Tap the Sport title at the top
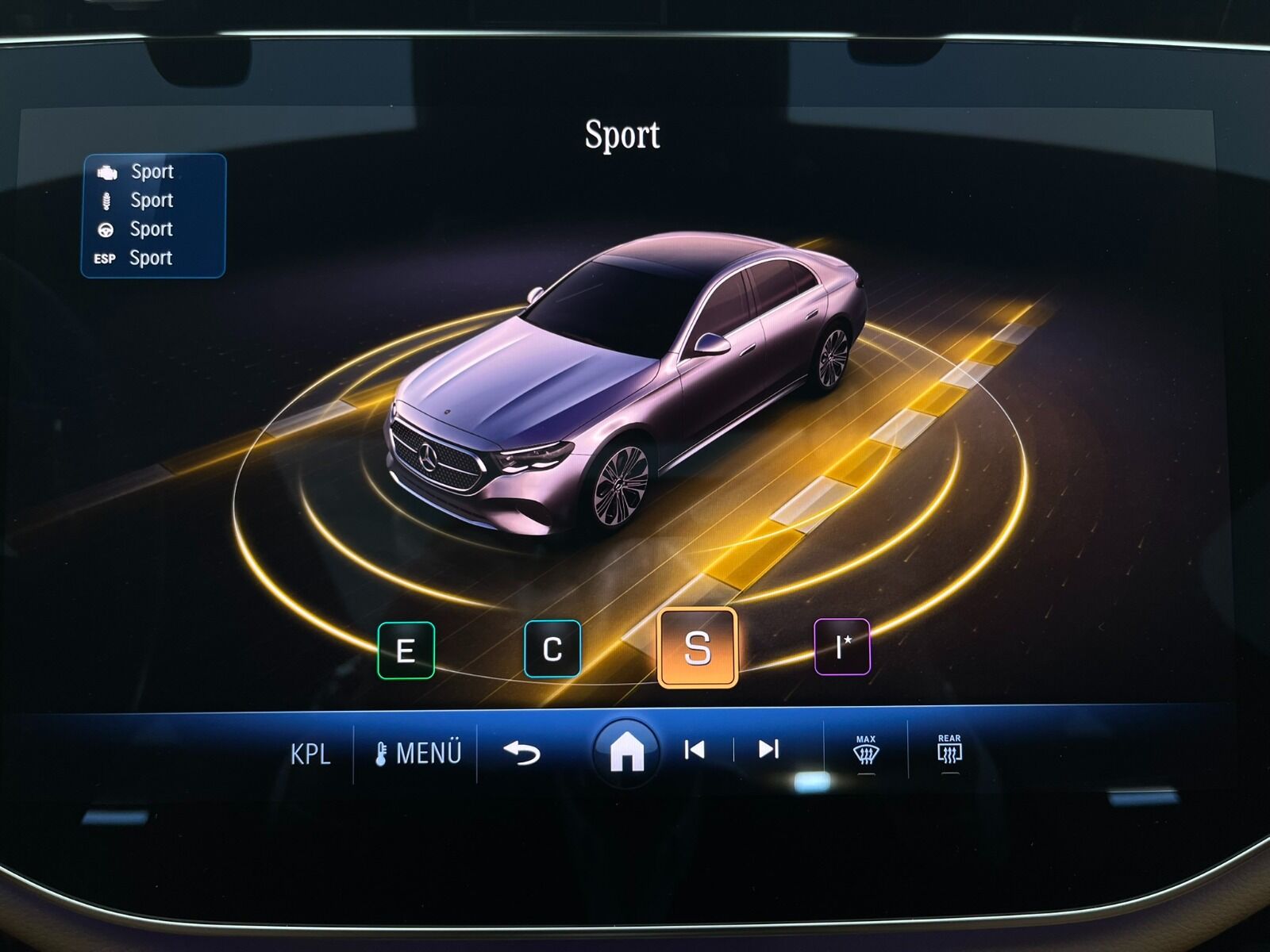 coord(622,133)
